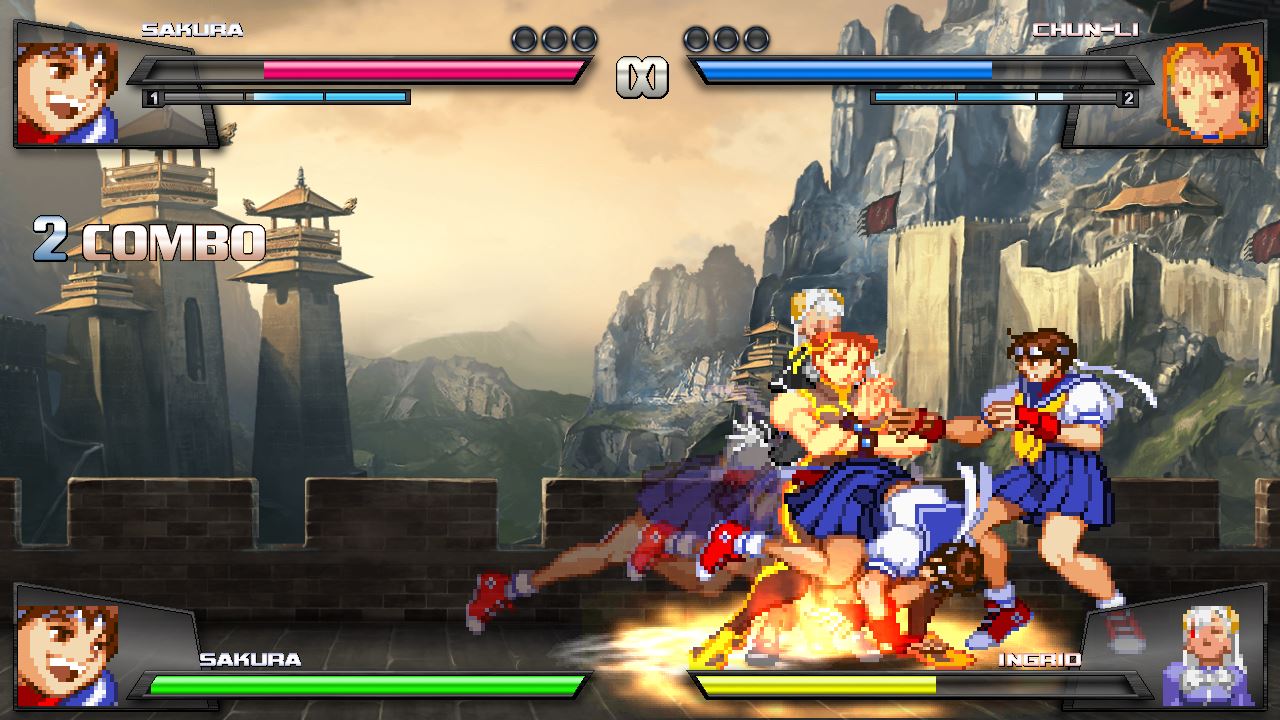Click Sakura's pink health bar

(x=420, y=70)
